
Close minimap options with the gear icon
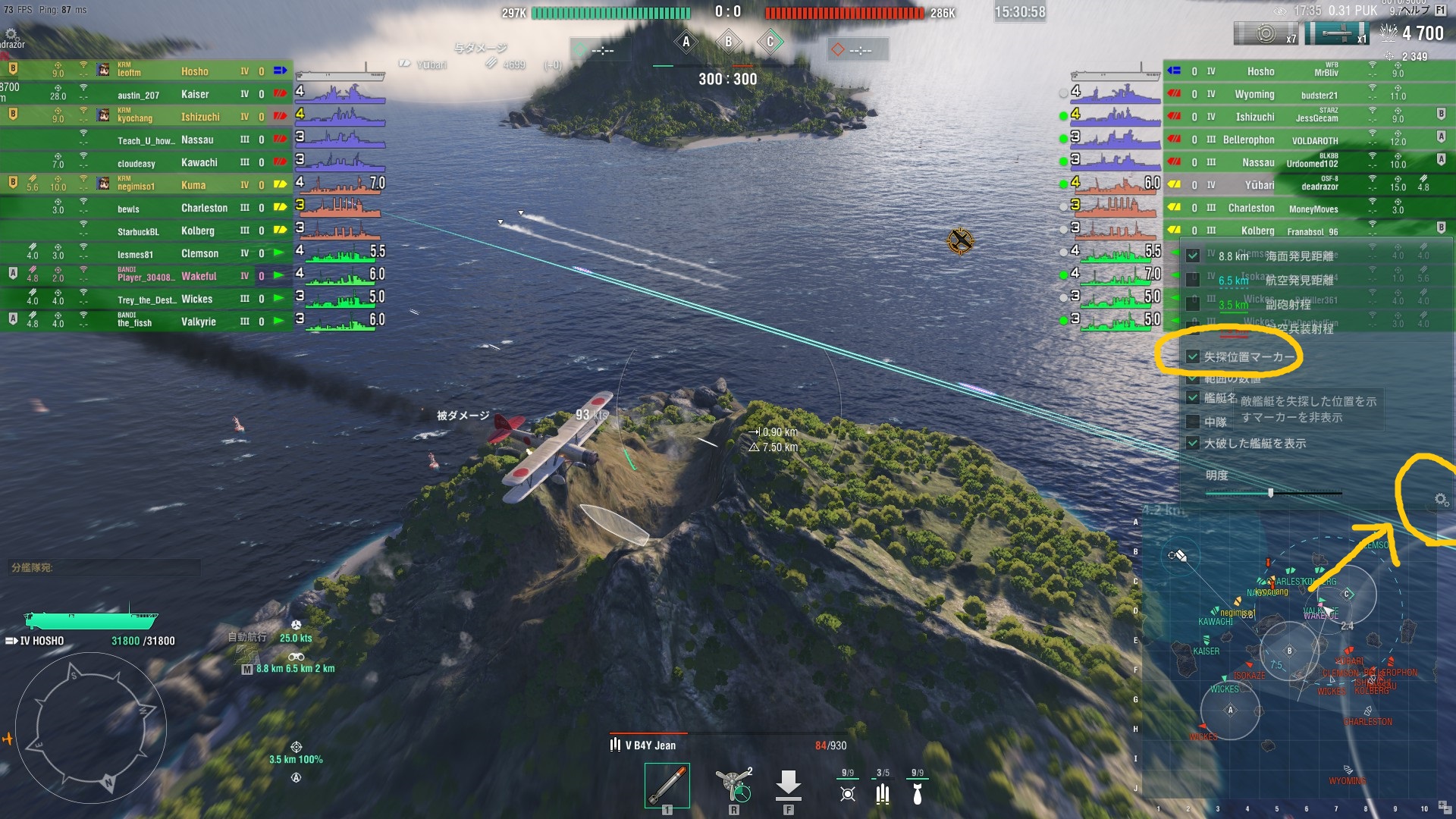[1441, 499]
